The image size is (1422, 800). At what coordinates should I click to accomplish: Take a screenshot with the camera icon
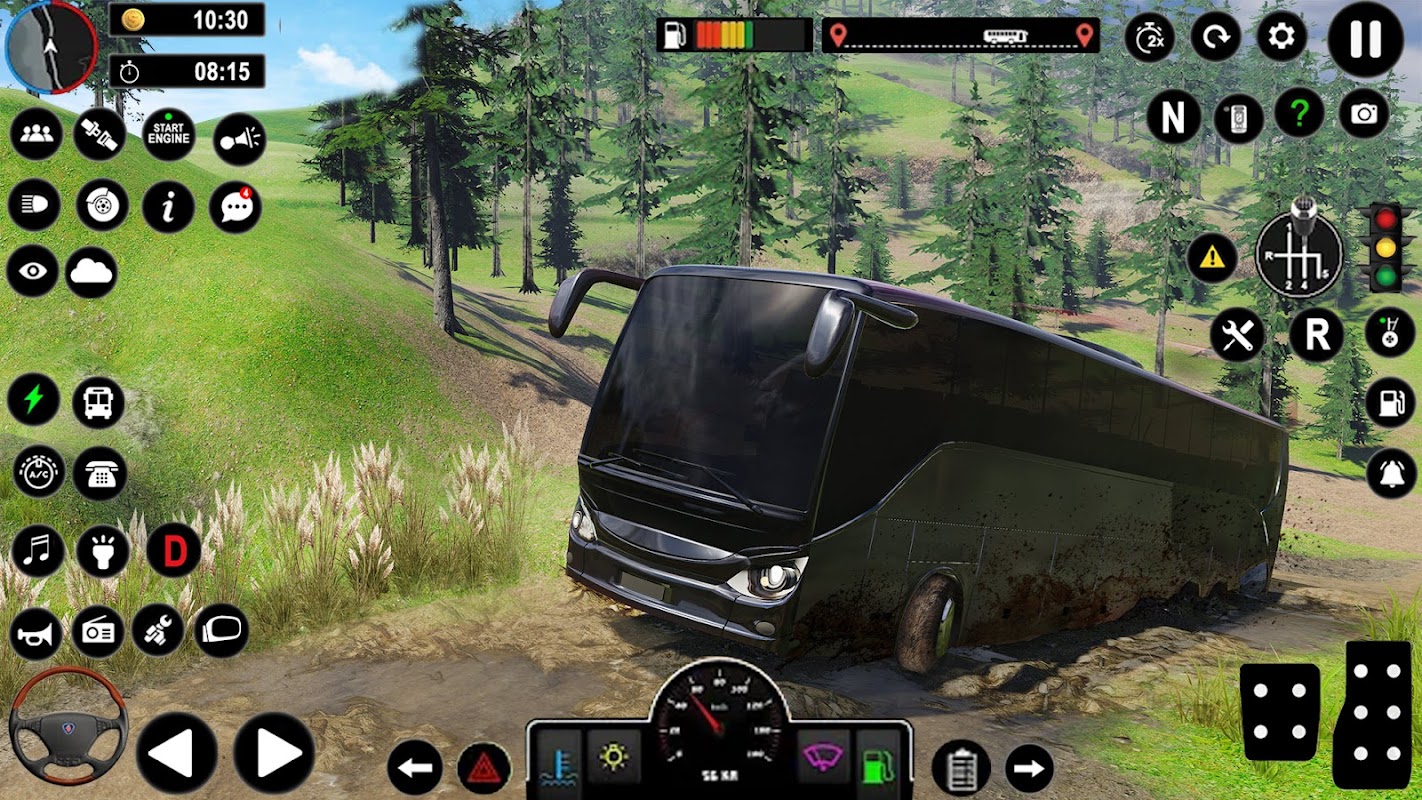click(1364, 115)
